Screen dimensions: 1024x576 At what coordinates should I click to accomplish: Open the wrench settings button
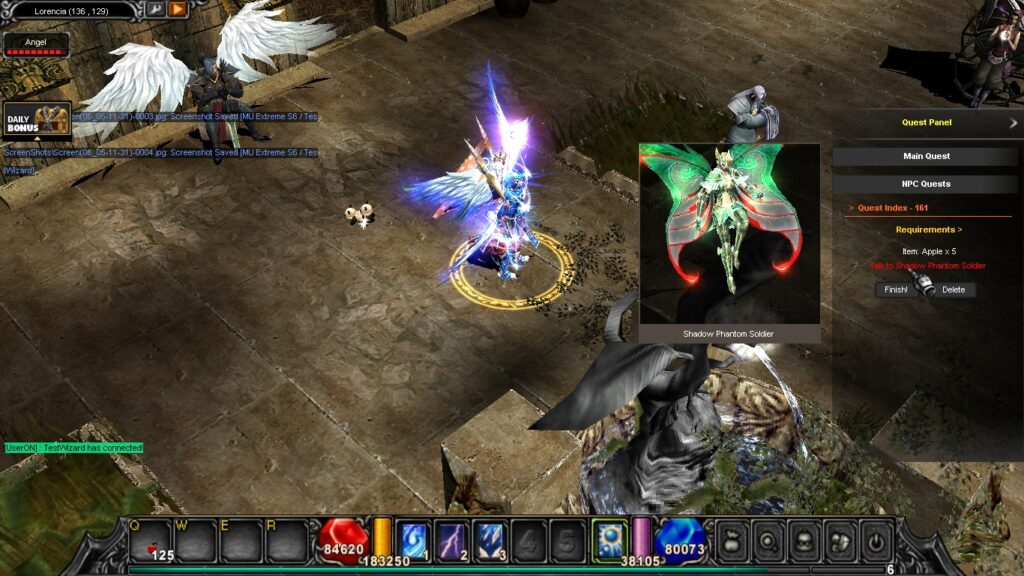click(x=155, y=10)
